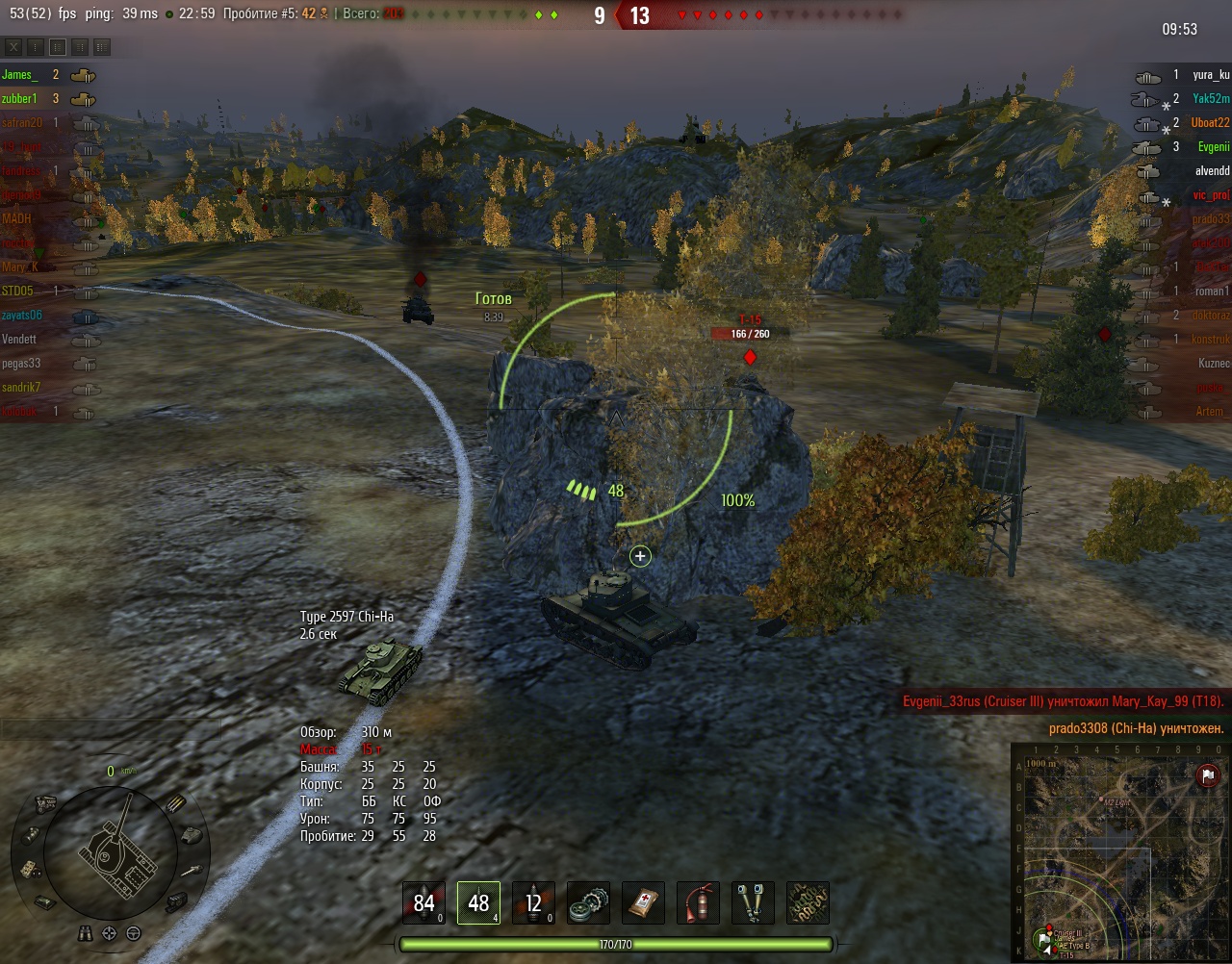This screenshot has height=964, width=1232.
Task: Switch team panel to the single-column dots mode
Action: tap(36, 46)
